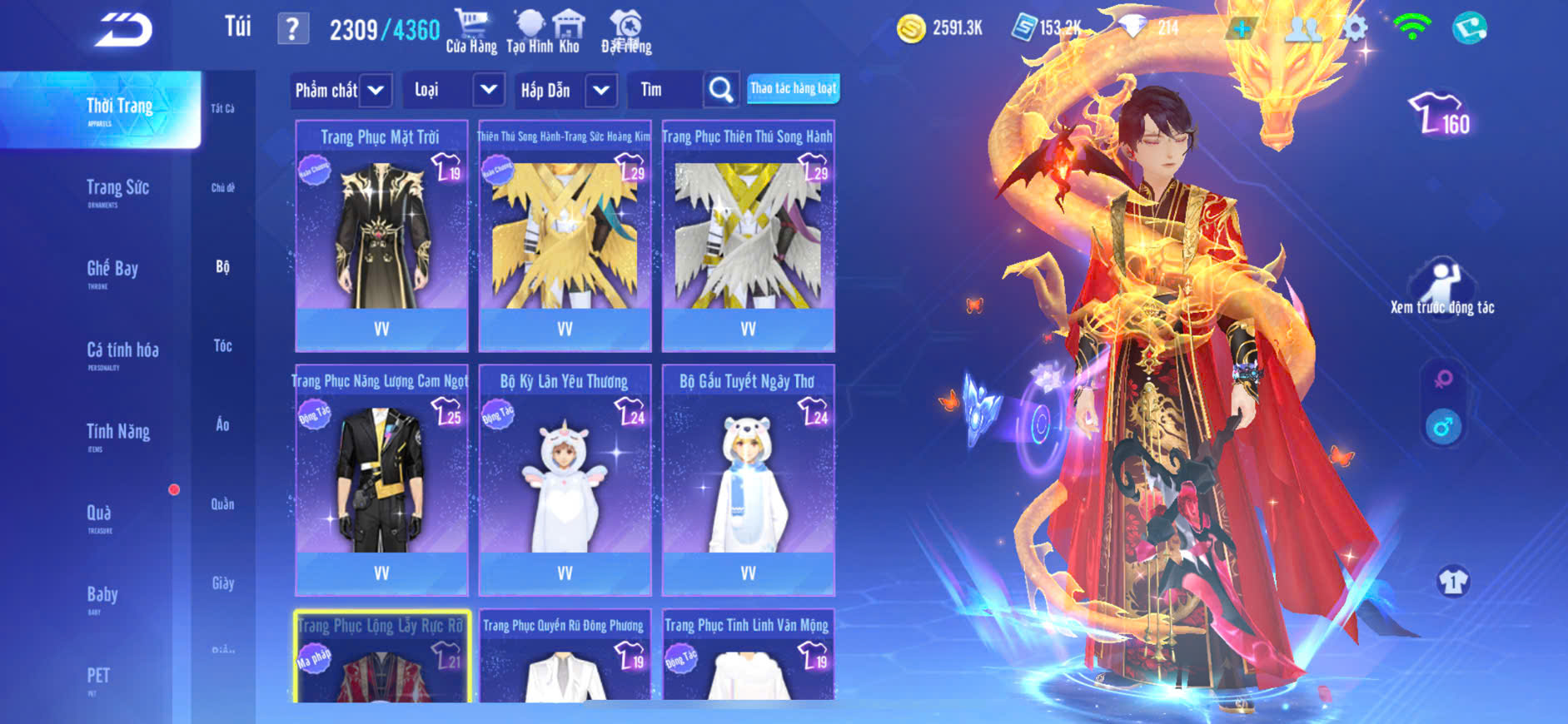Go back using the top-left arrow
Viewport: 1568px width, 724px height.
123,30
